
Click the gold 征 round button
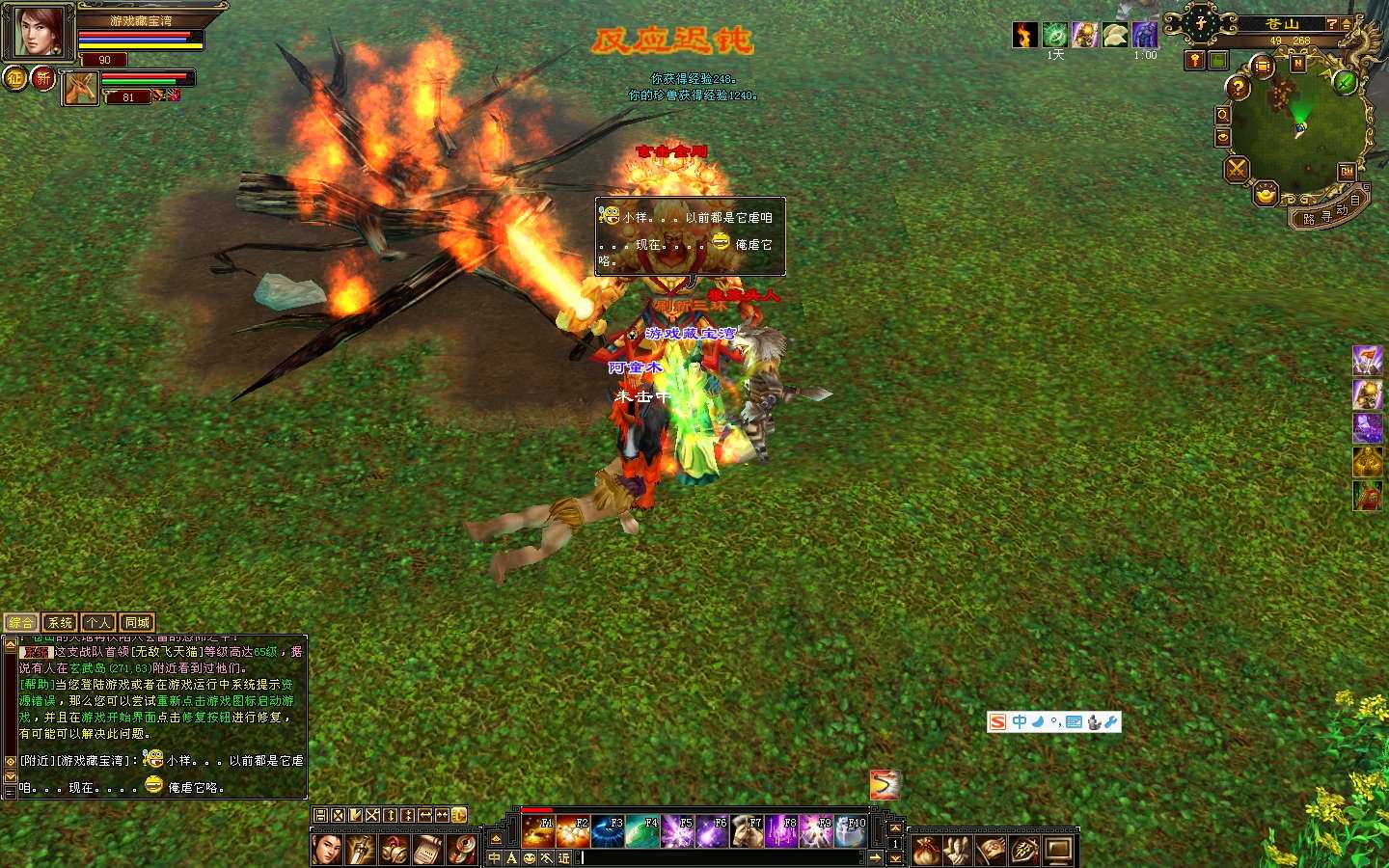[15, 78]
